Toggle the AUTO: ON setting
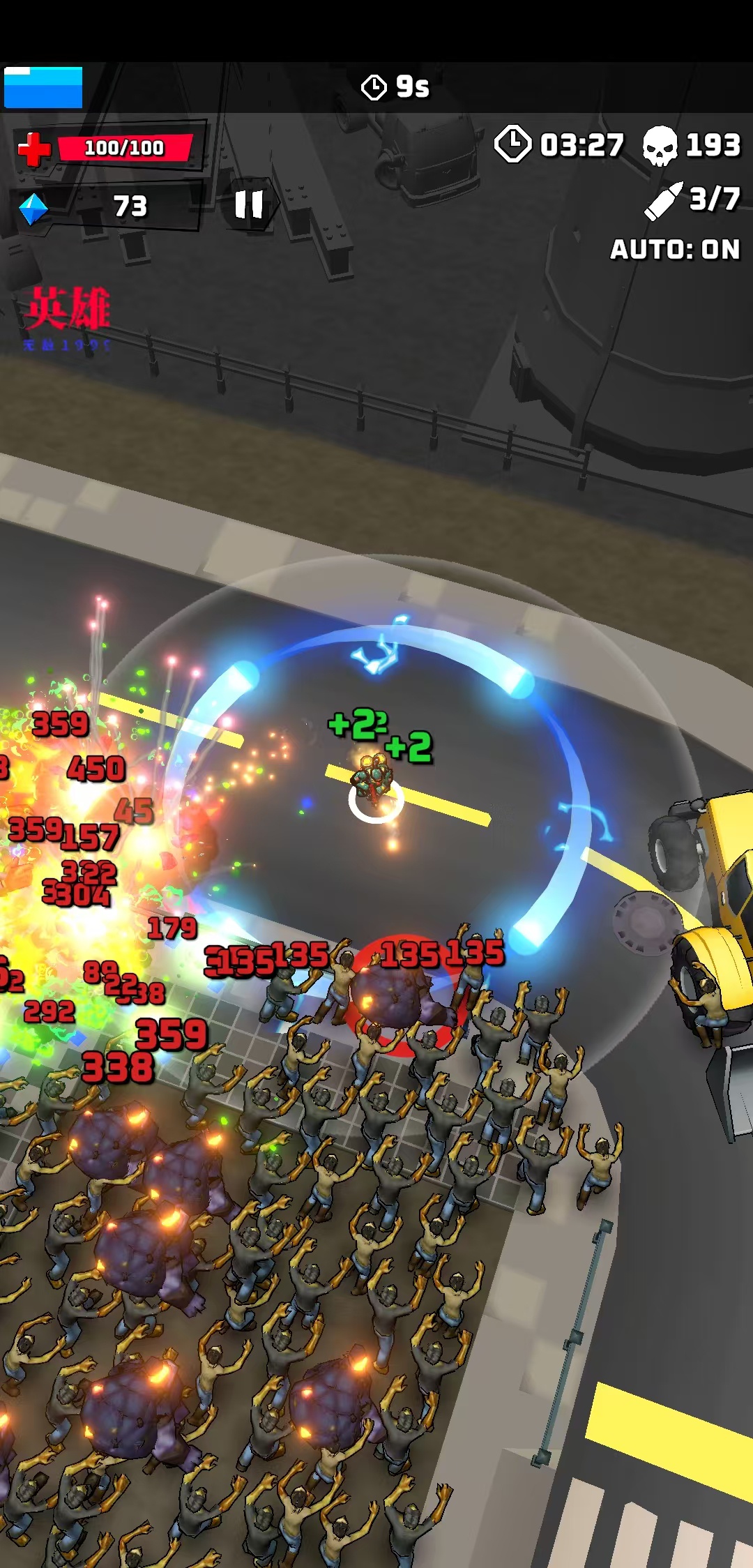Viewport: 753px width, 1568px height. point(674,250)
